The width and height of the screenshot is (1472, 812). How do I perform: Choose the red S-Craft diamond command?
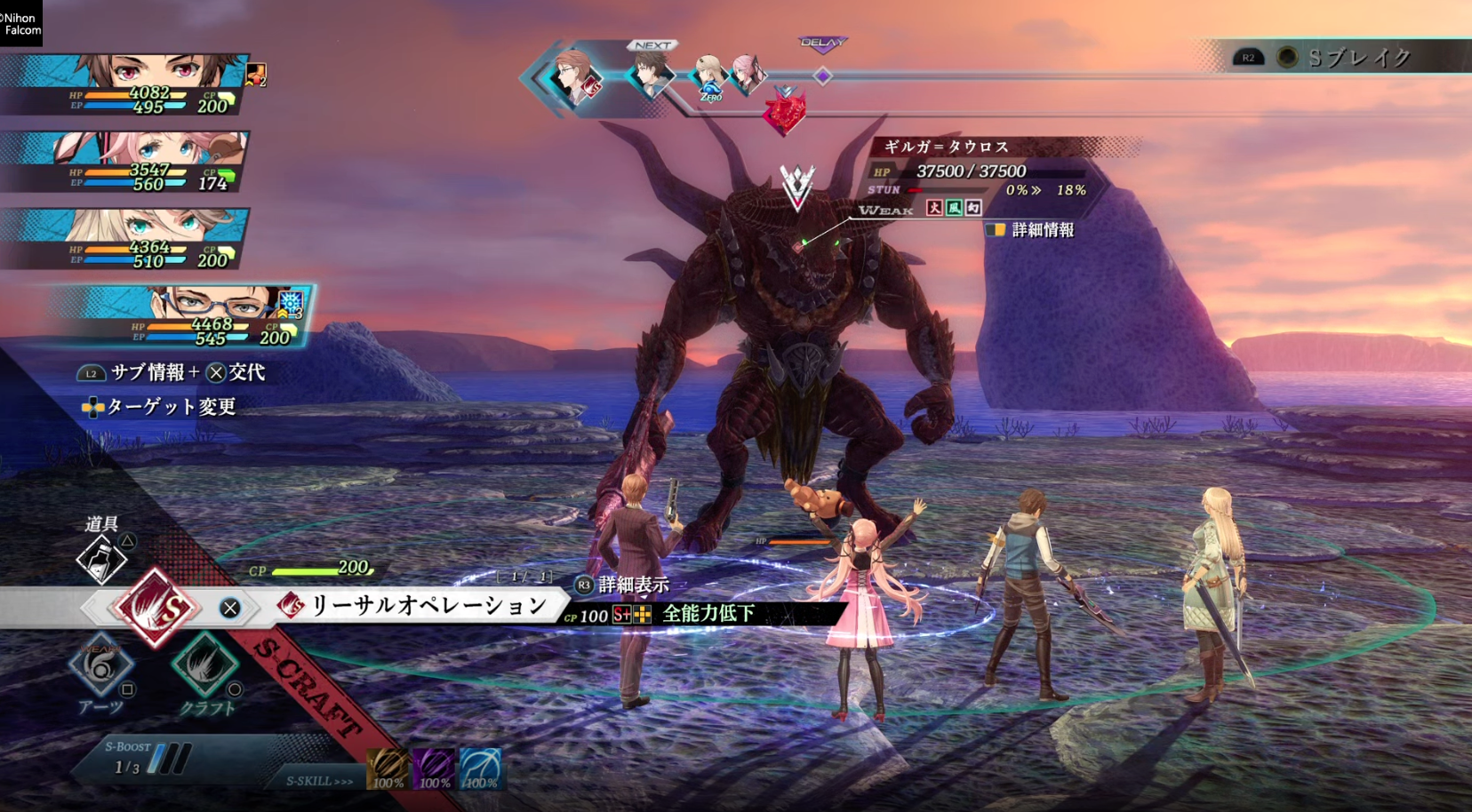(156, 608)
